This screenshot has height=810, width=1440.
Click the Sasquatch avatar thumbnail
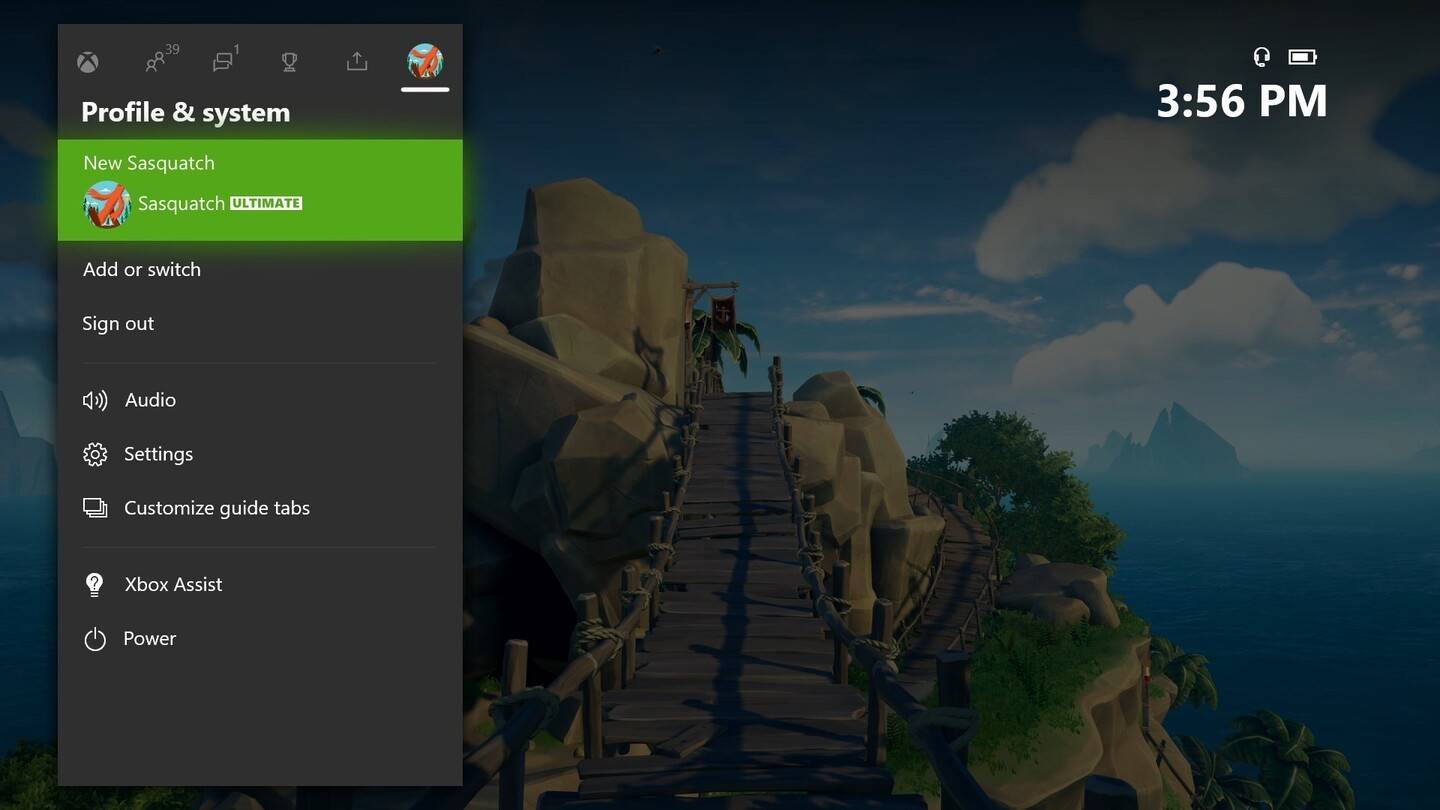(107, 203)
